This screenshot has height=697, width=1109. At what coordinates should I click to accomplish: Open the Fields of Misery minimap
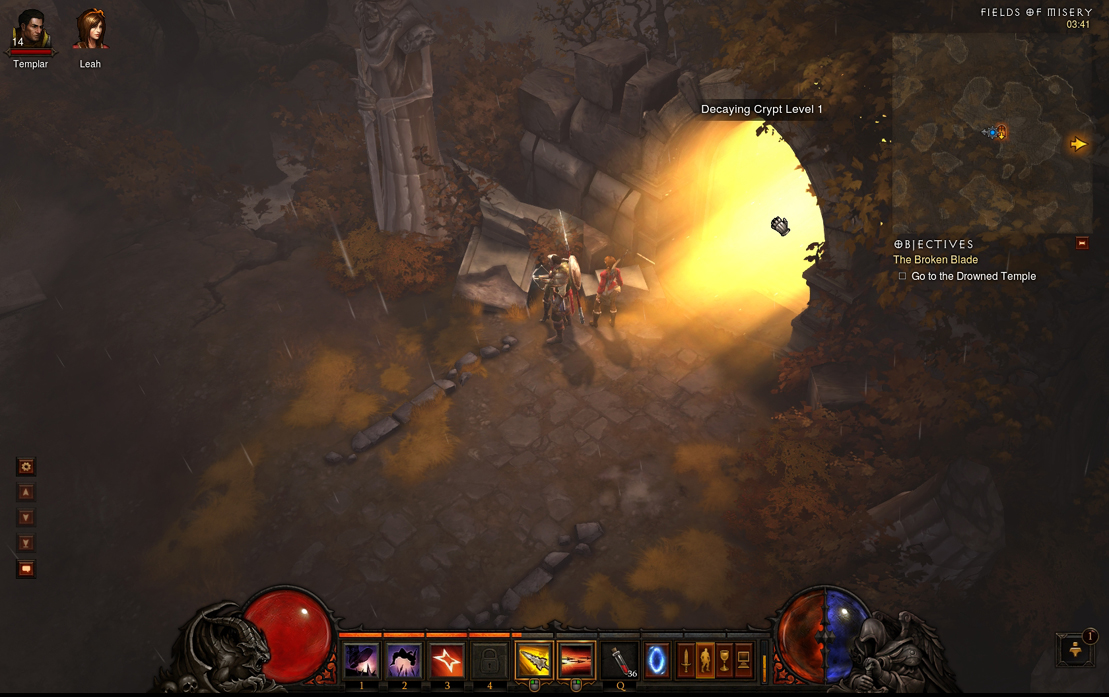(x=990, y=132)
